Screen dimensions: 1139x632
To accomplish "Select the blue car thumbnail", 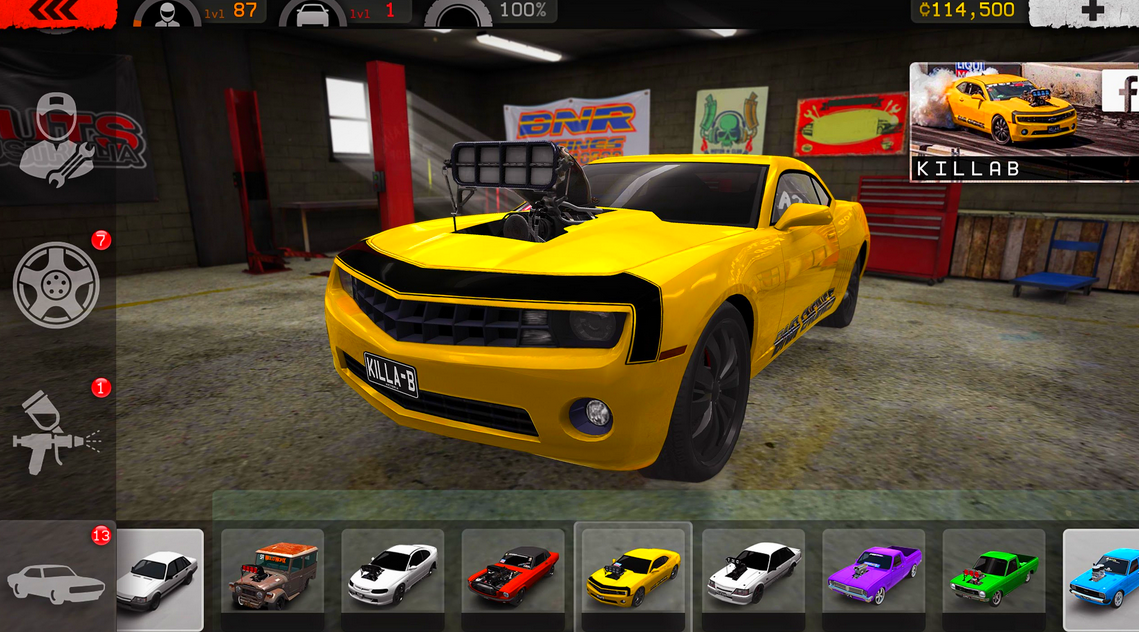I will pos(1103,575).
